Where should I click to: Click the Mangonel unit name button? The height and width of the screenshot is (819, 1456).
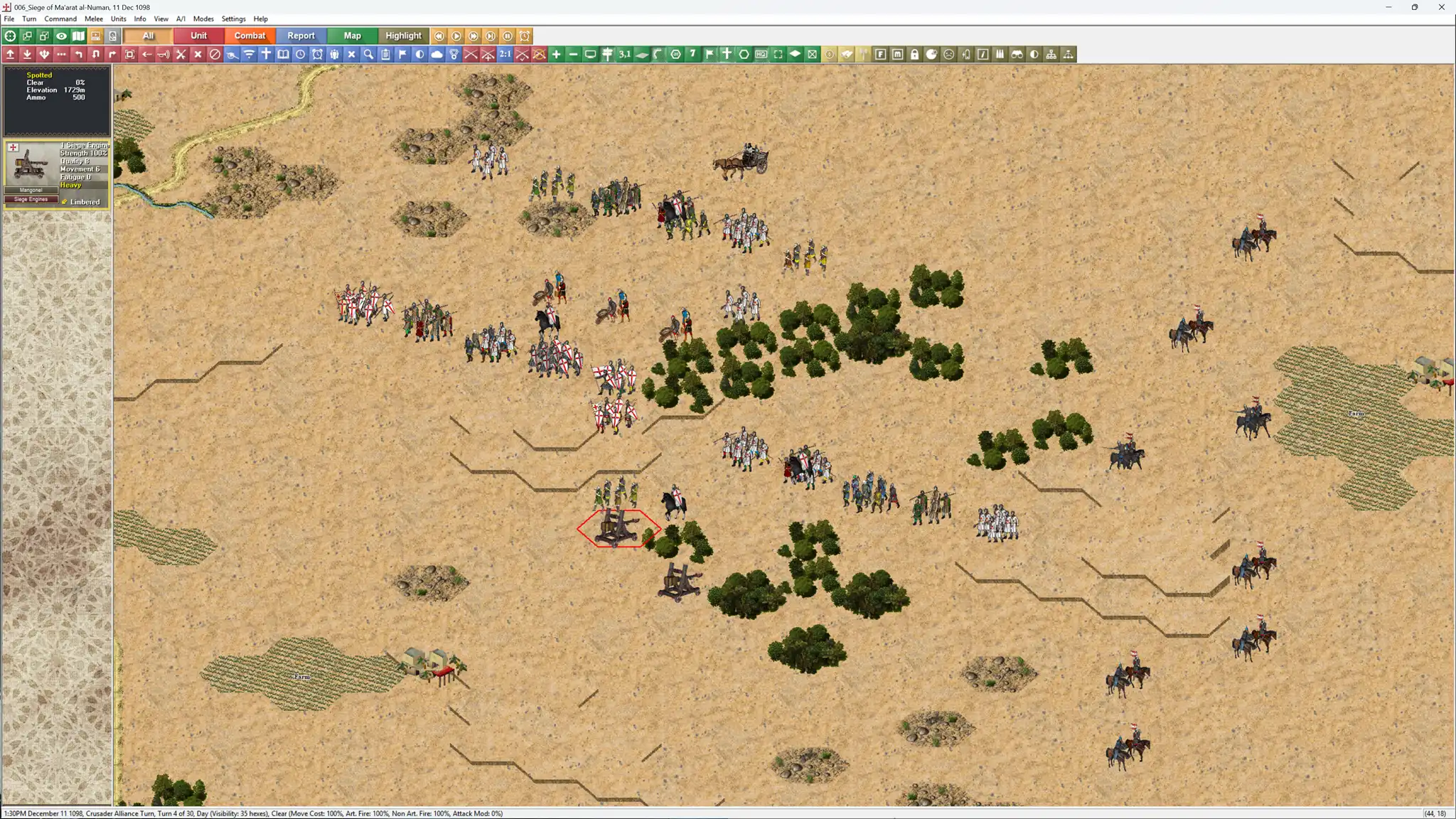click(x=30, y=190)
